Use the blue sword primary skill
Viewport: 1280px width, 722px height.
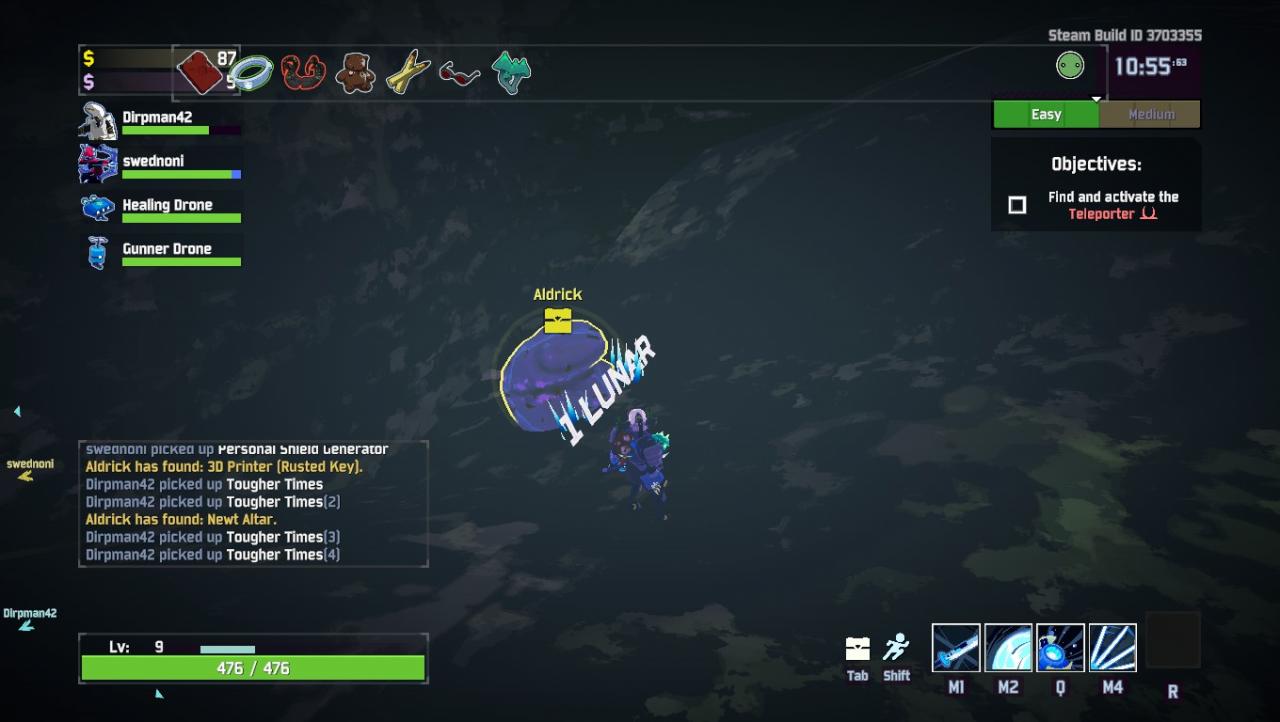(956, 648)
